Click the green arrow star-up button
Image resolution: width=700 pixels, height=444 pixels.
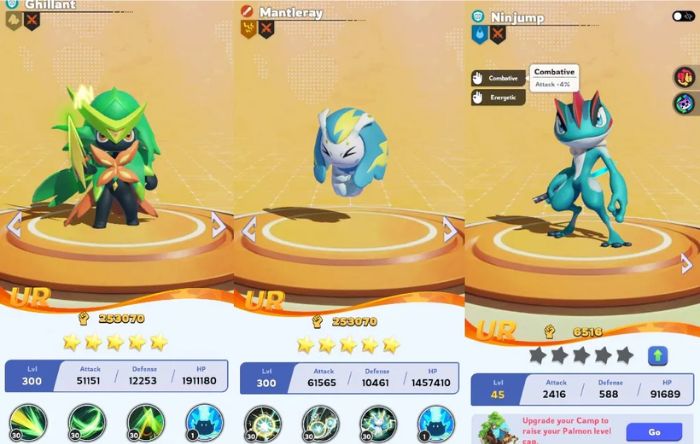pyautogui.click(x=658, y=355)
